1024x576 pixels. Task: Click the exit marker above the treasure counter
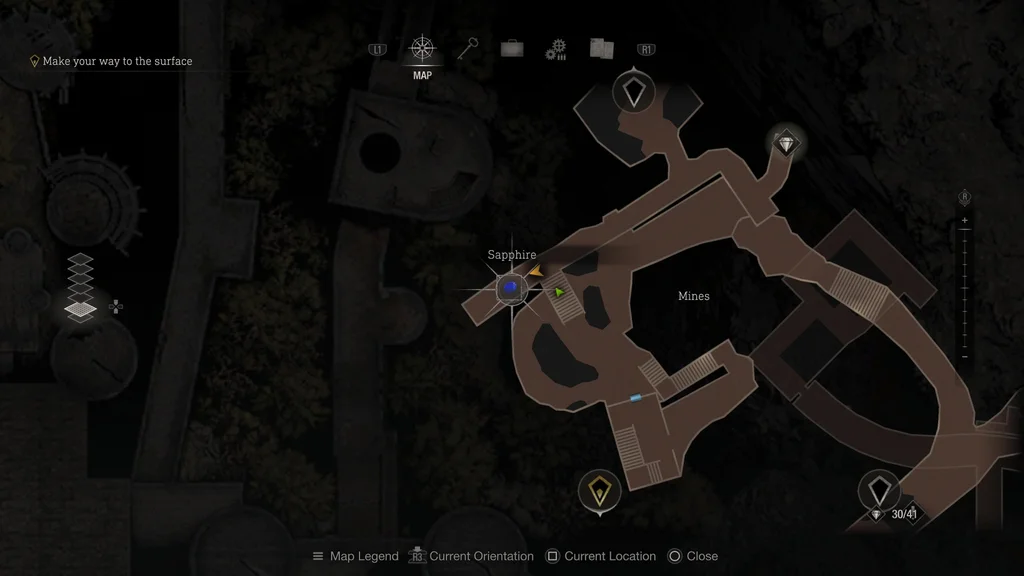pos(879,489)
